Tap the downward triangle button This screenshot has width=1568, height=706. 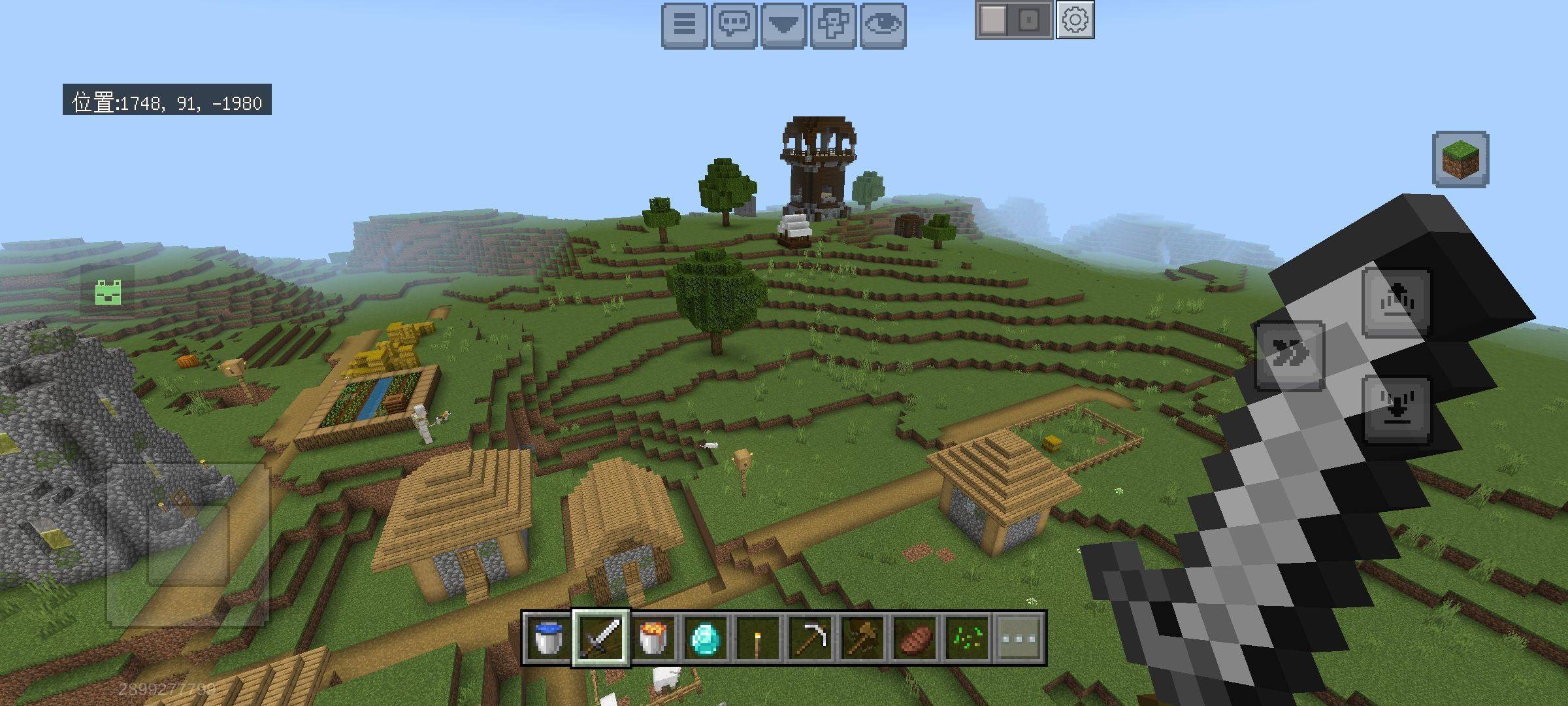(x=783, y=25)
